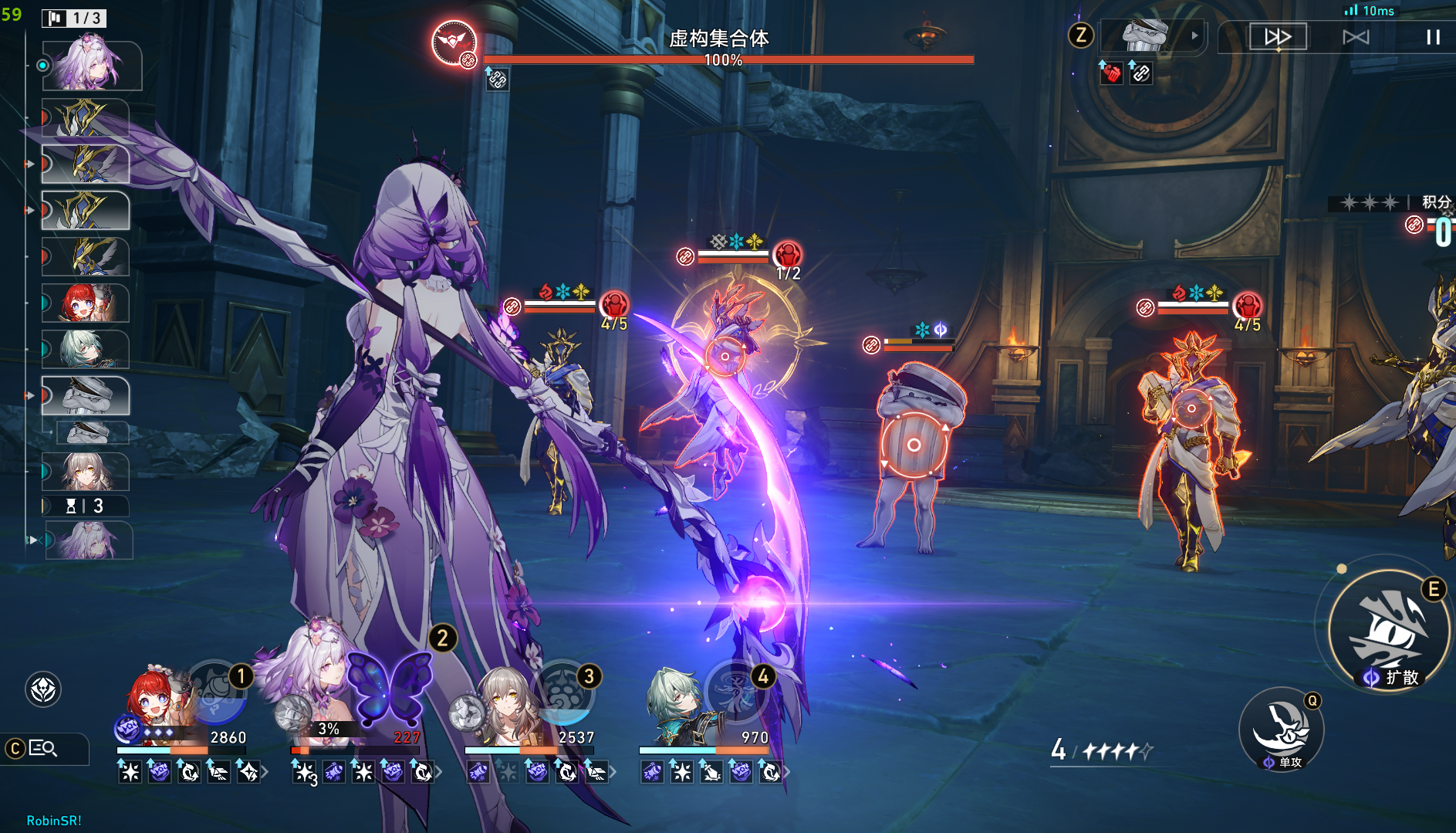Viewport: 1456px width, 833px height.
Task: Toggle auto-battle with the bowtie icon
Action: pyautogui.click(x=1356, y=37)
